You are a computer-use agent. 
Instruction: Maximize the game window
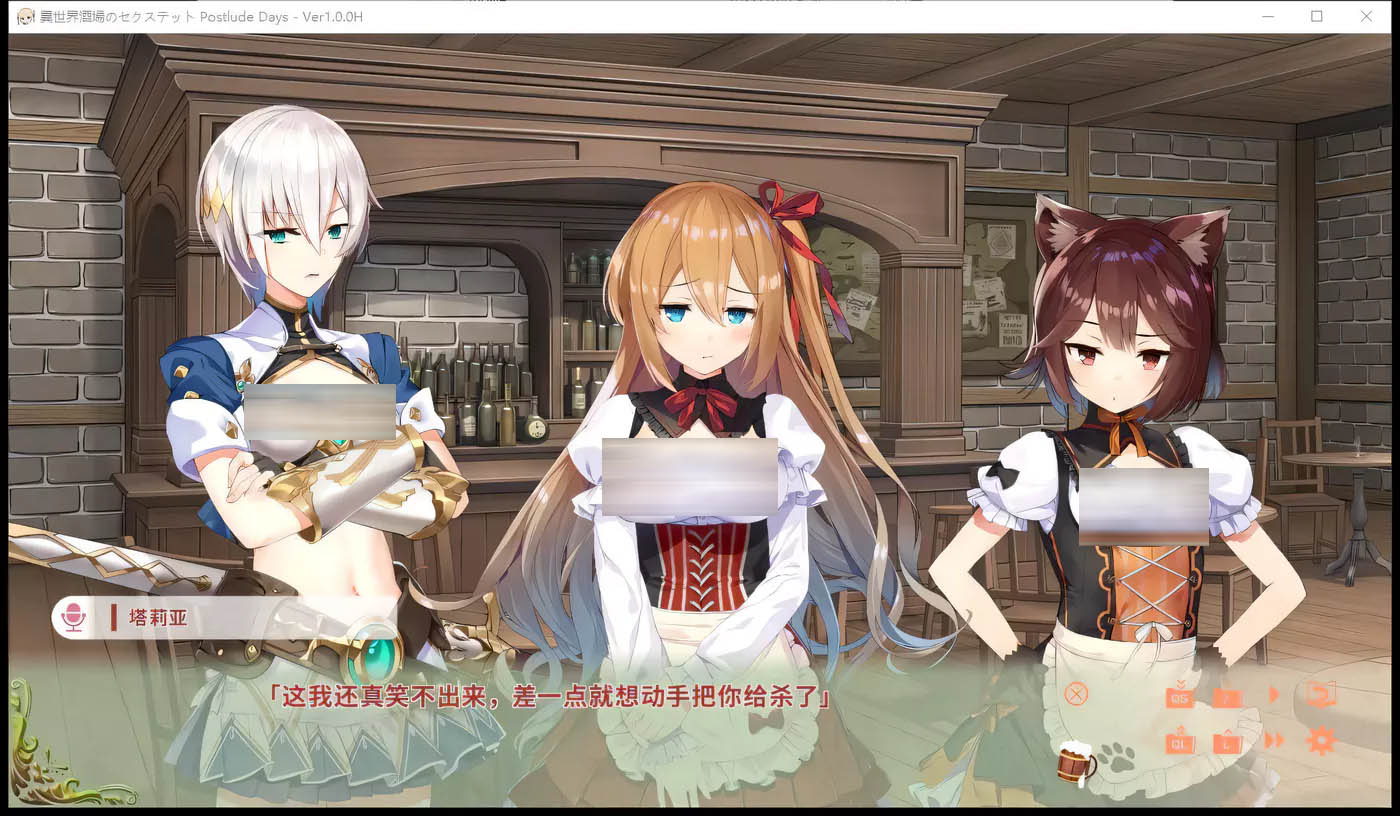[x=1317, y=16]
